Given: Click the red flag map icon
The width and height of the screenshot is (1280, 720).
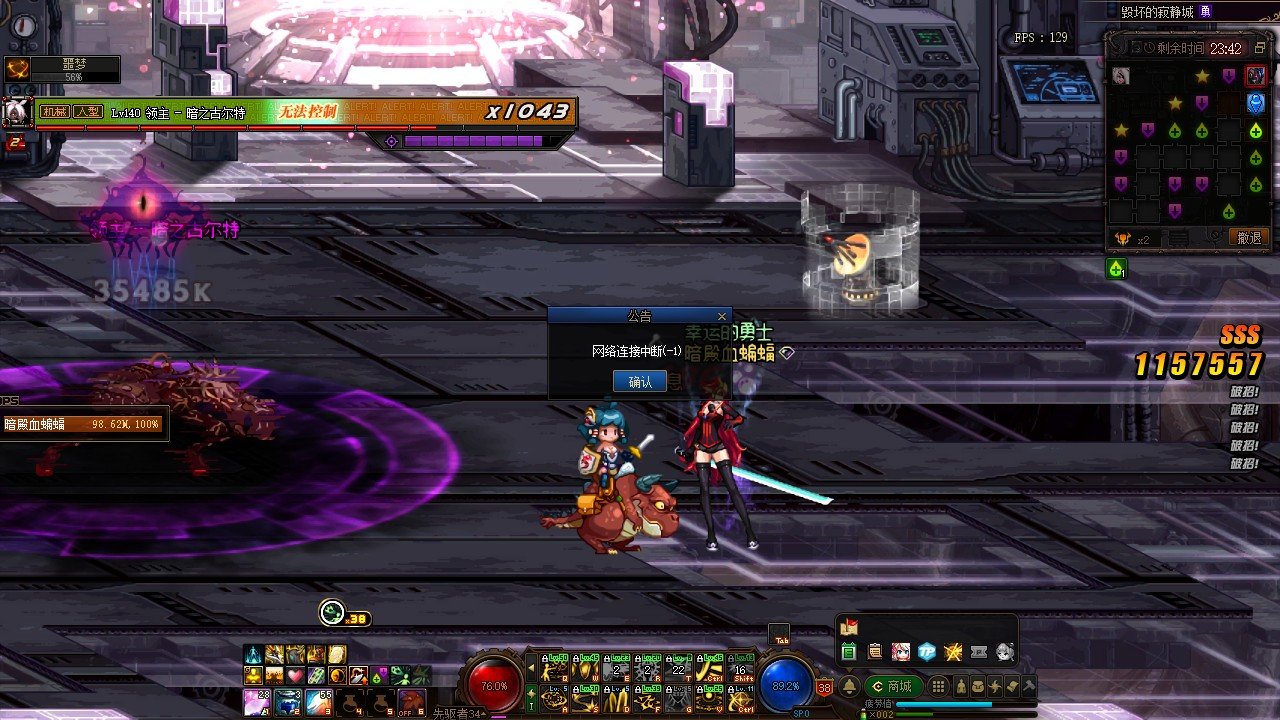Looking at the screenshot, I should point(849,628).
